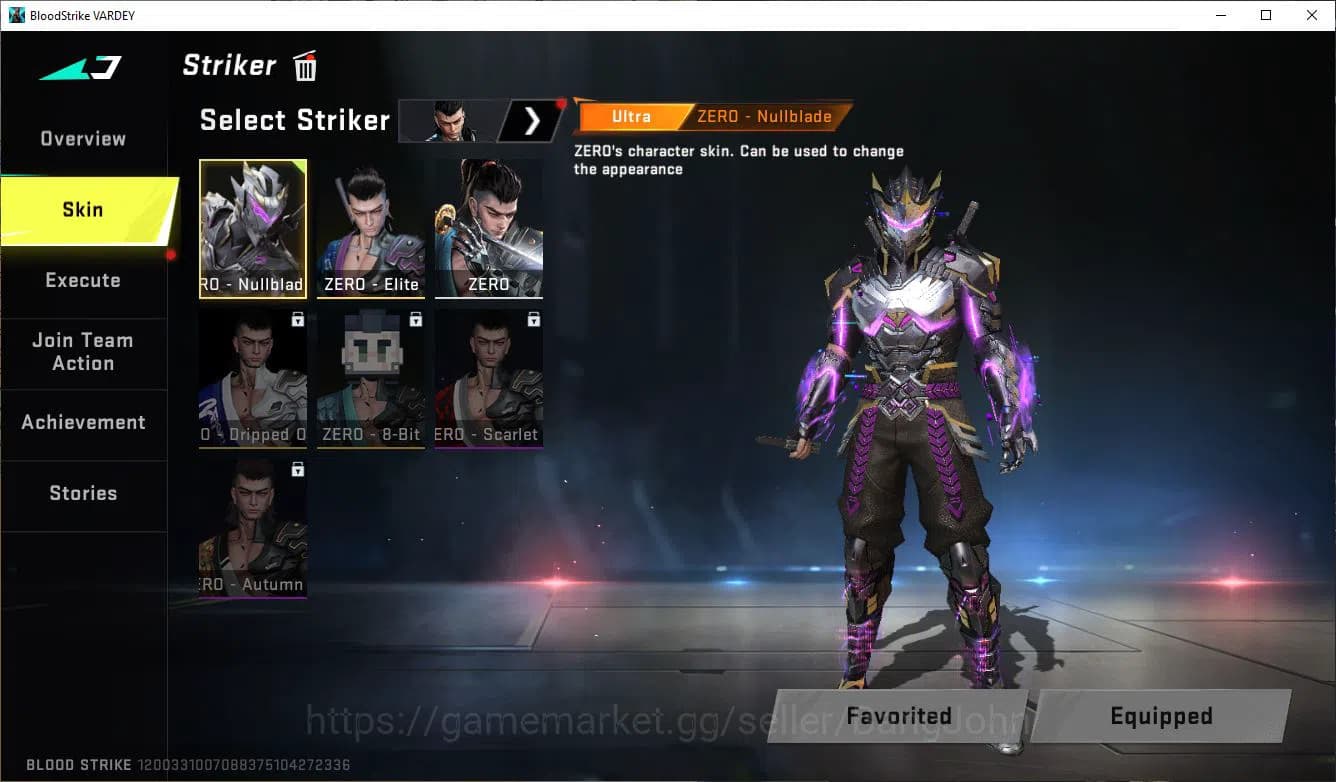This screenshot has height=782, width=1336.
Task: Select the ZERO - Nullblade skin thumbnail
Action: 252,225
